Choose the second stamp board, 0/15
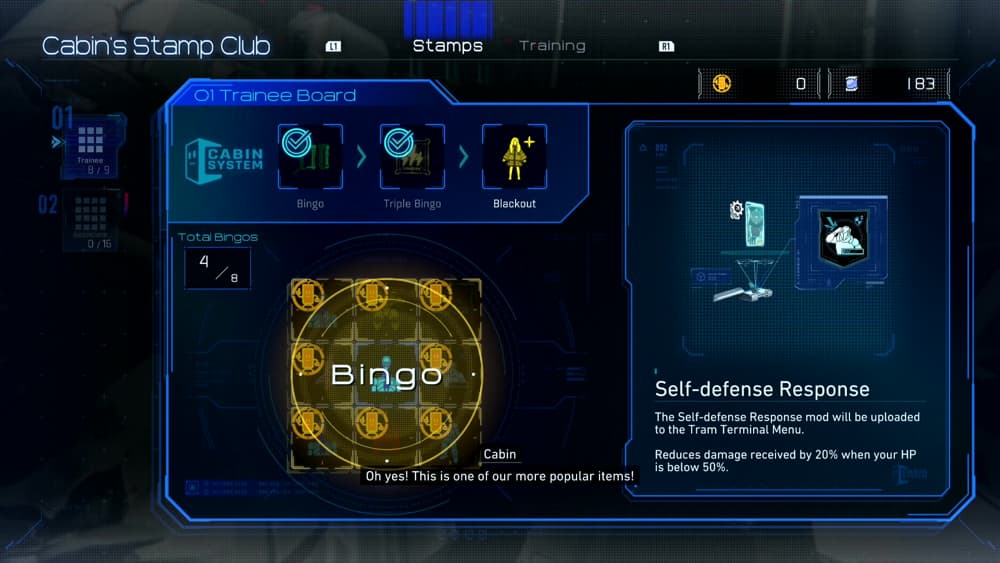1000x563 pixels. [91, 220]
